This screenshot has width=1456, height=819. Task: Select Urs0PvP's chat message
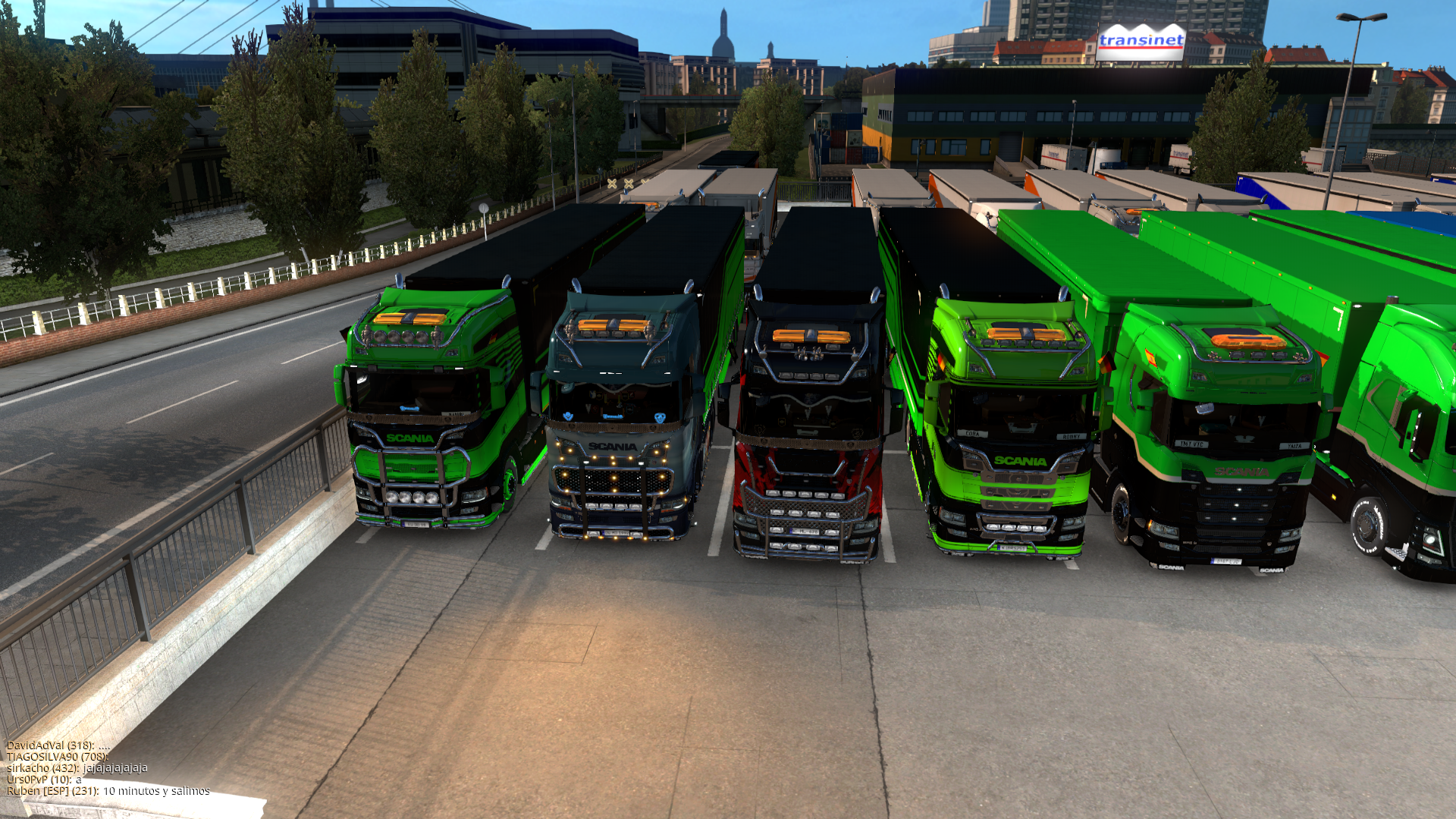click(x=44, y=780)
